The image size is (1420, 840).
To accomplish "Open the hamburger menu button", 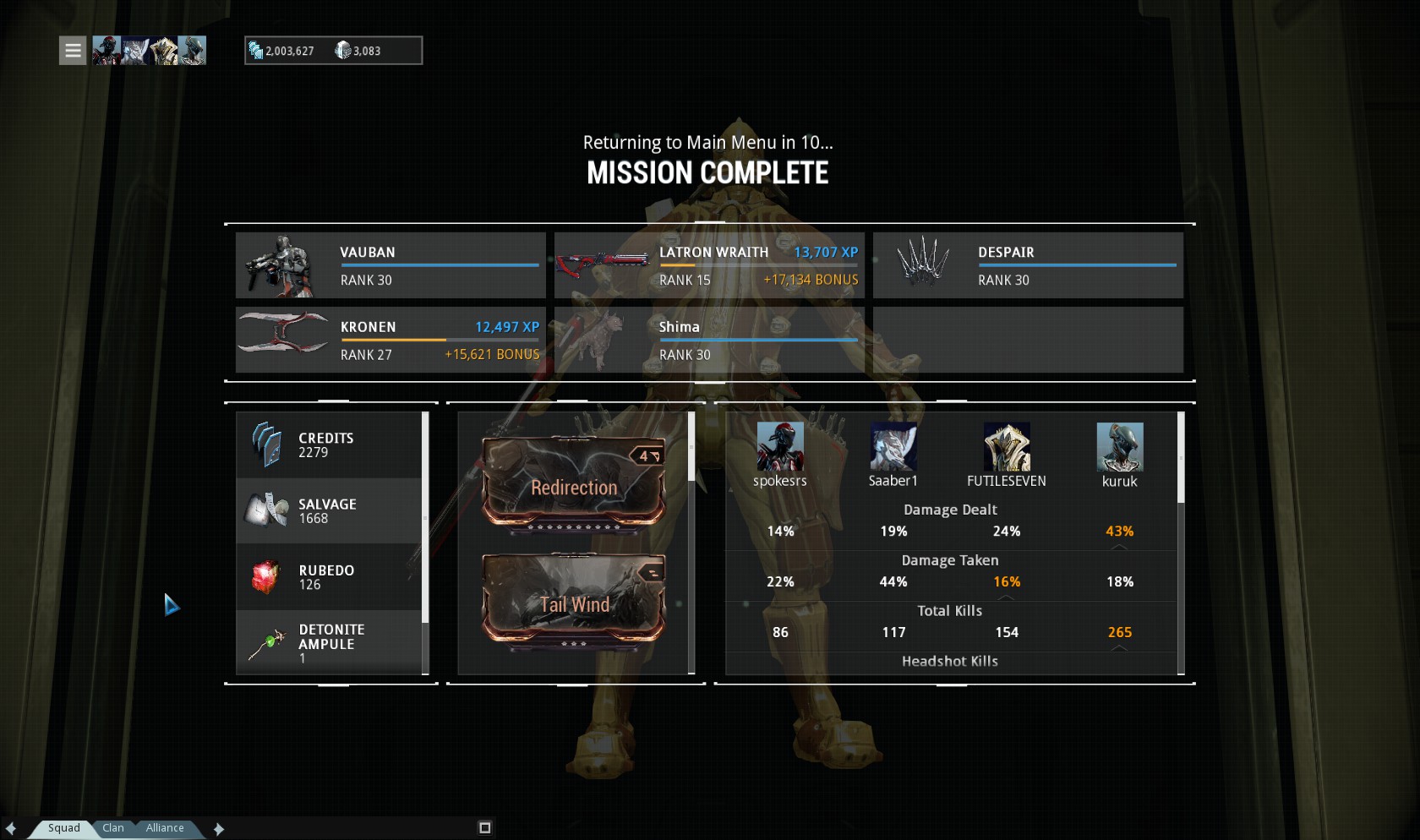I will 73,51.
